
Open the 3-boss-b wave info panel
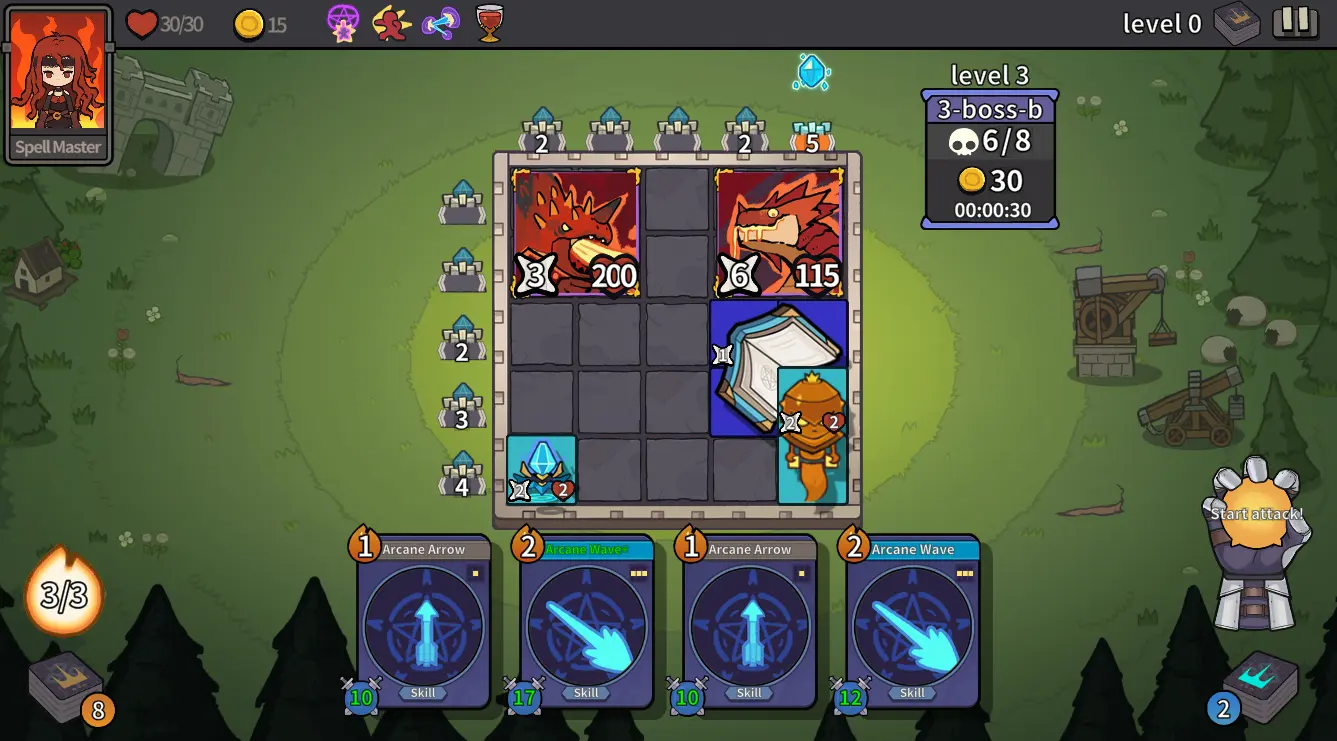[x=989, y=160]
